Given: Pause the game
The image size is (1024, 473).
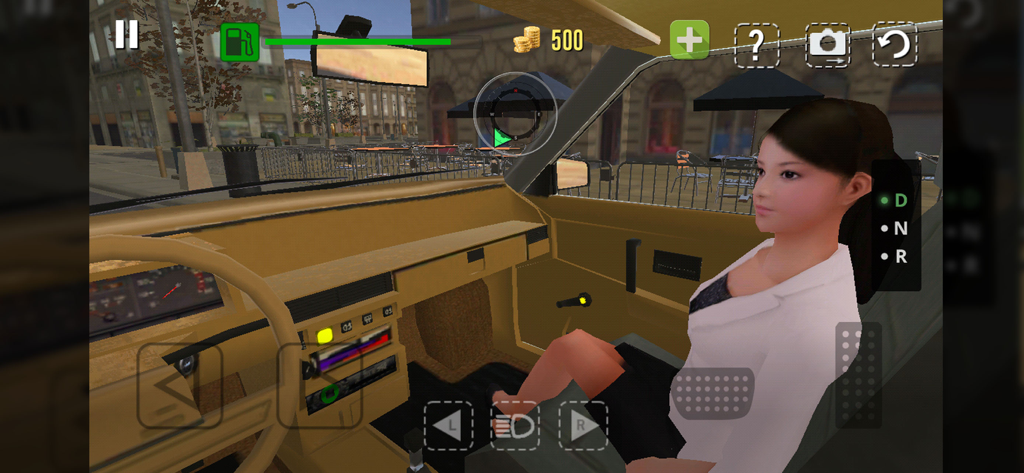Looking at the screenshot, I should point(126,35).
